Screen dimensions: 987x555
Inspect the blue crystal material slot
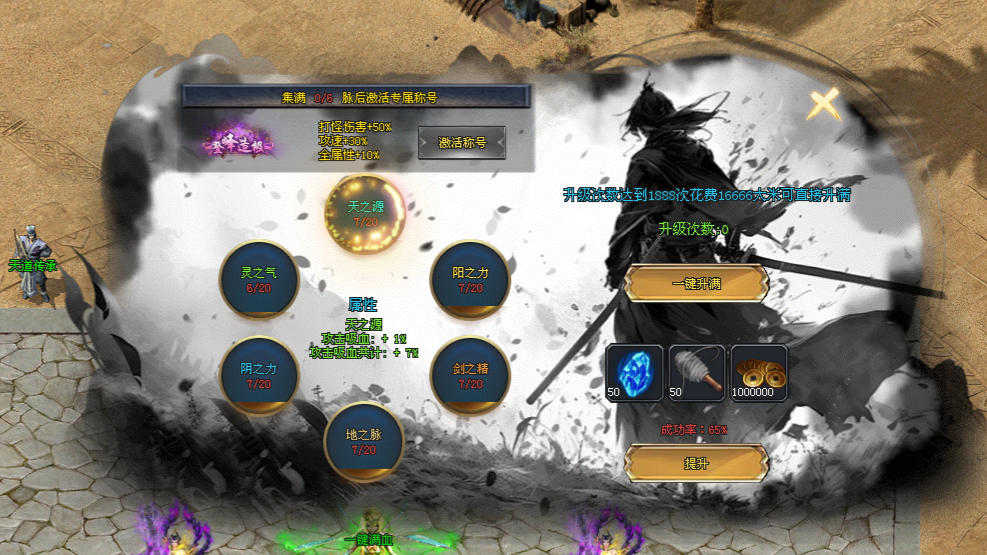point(634,372)
